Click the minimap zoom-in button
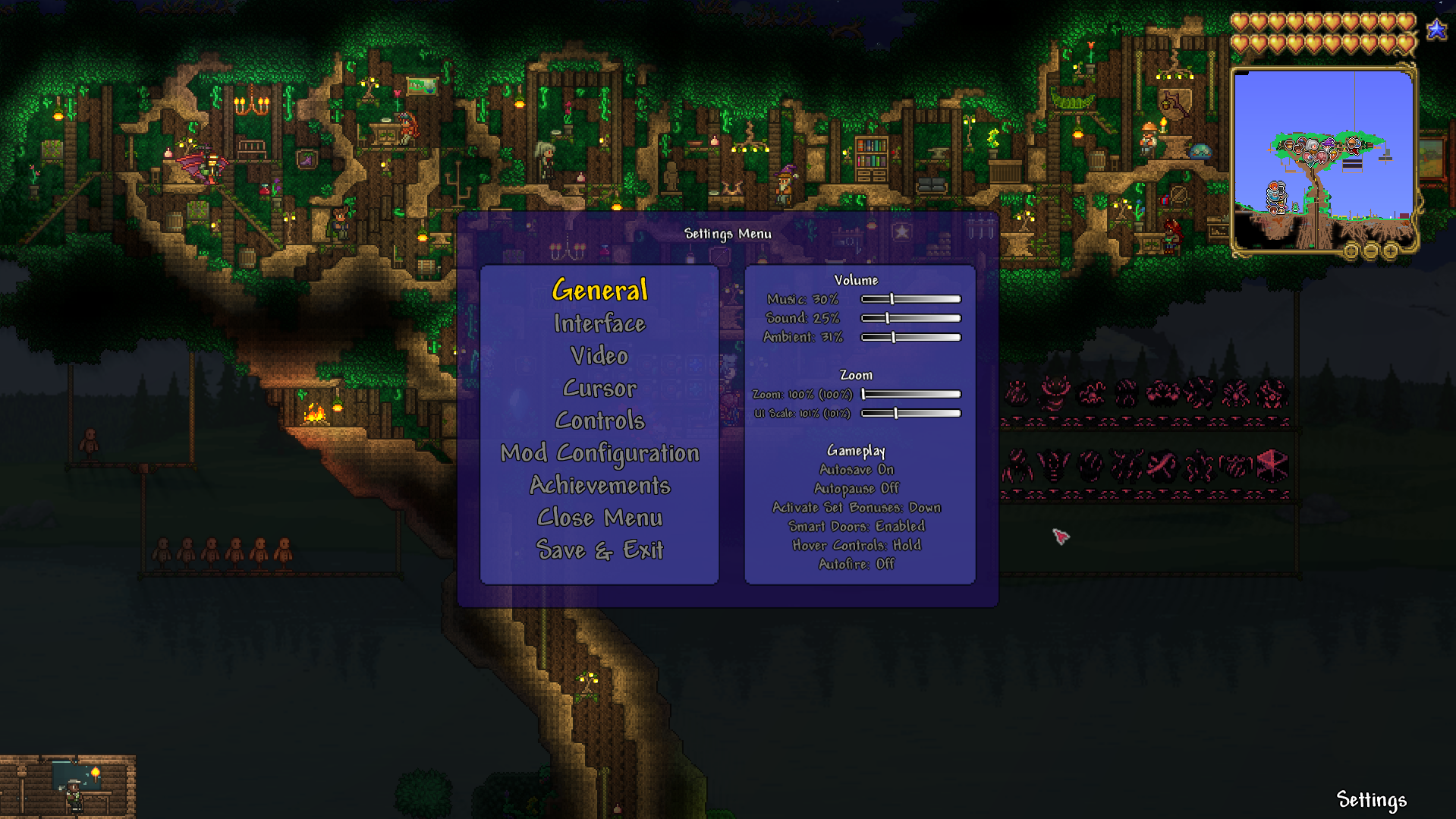The image size is (1456, 819). (x=1391, y=250)
